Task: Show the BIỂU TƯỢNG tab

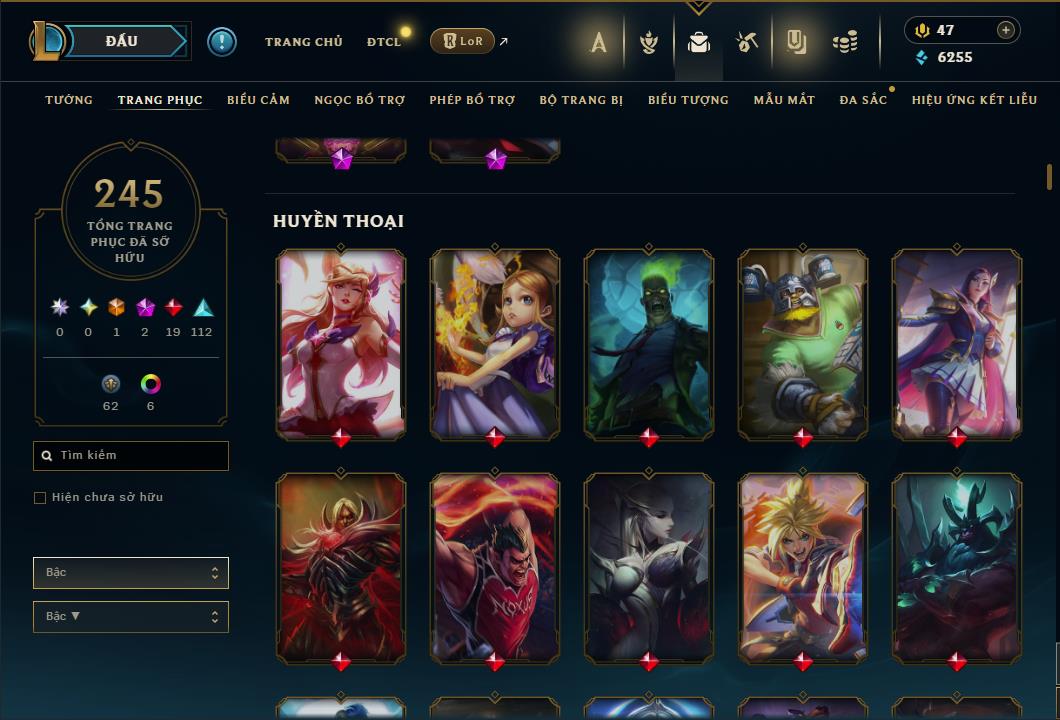Action: click(x=688, y=100)
